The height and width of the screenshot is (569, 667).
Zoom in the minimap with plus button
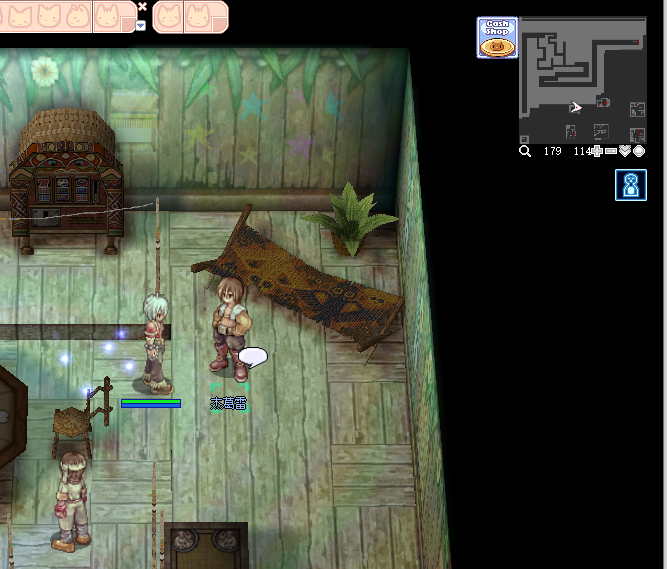(x=597, y=151)
